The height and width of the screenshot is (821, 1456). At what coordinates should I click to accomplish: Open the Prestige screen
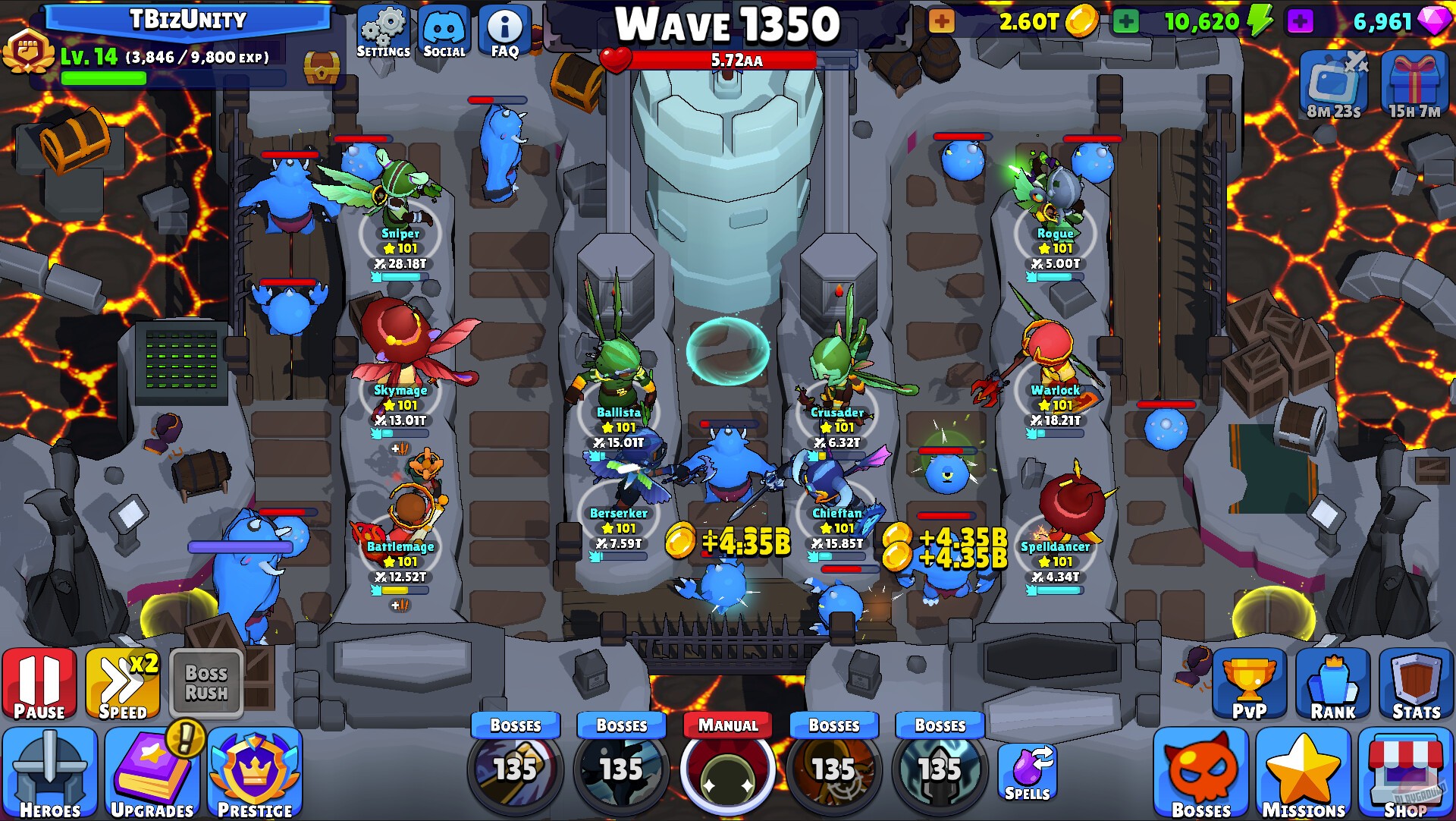pos(256,770)
